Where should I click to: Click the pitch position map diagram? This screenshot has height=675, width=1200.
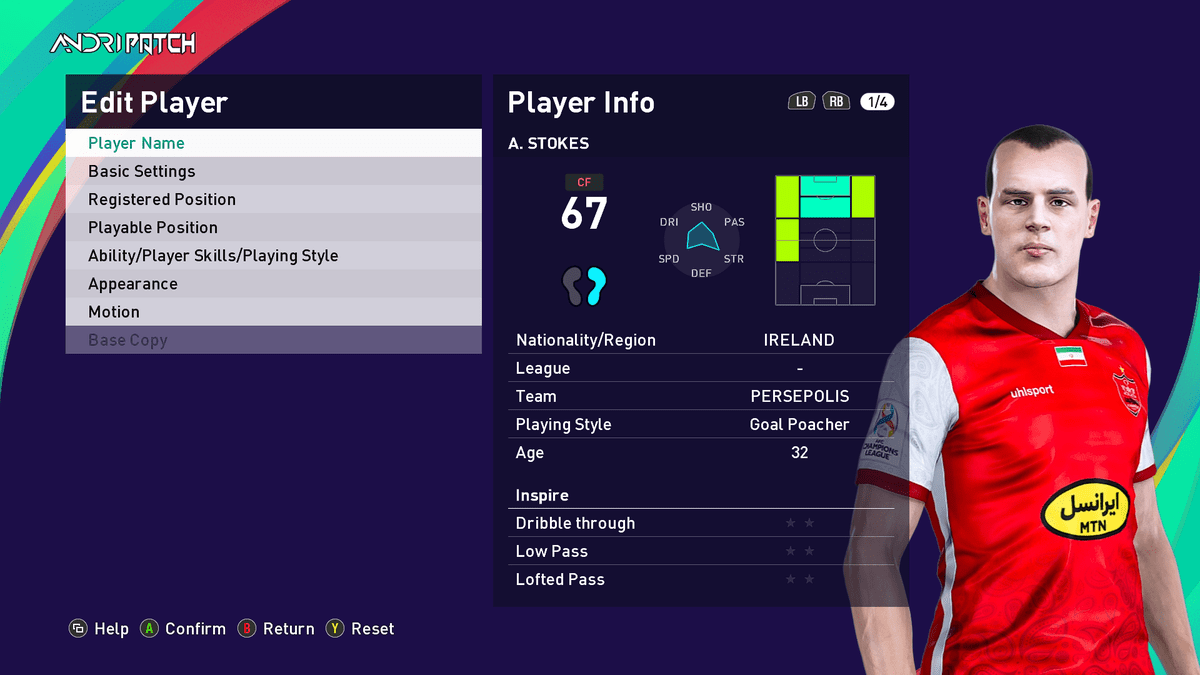825,240
